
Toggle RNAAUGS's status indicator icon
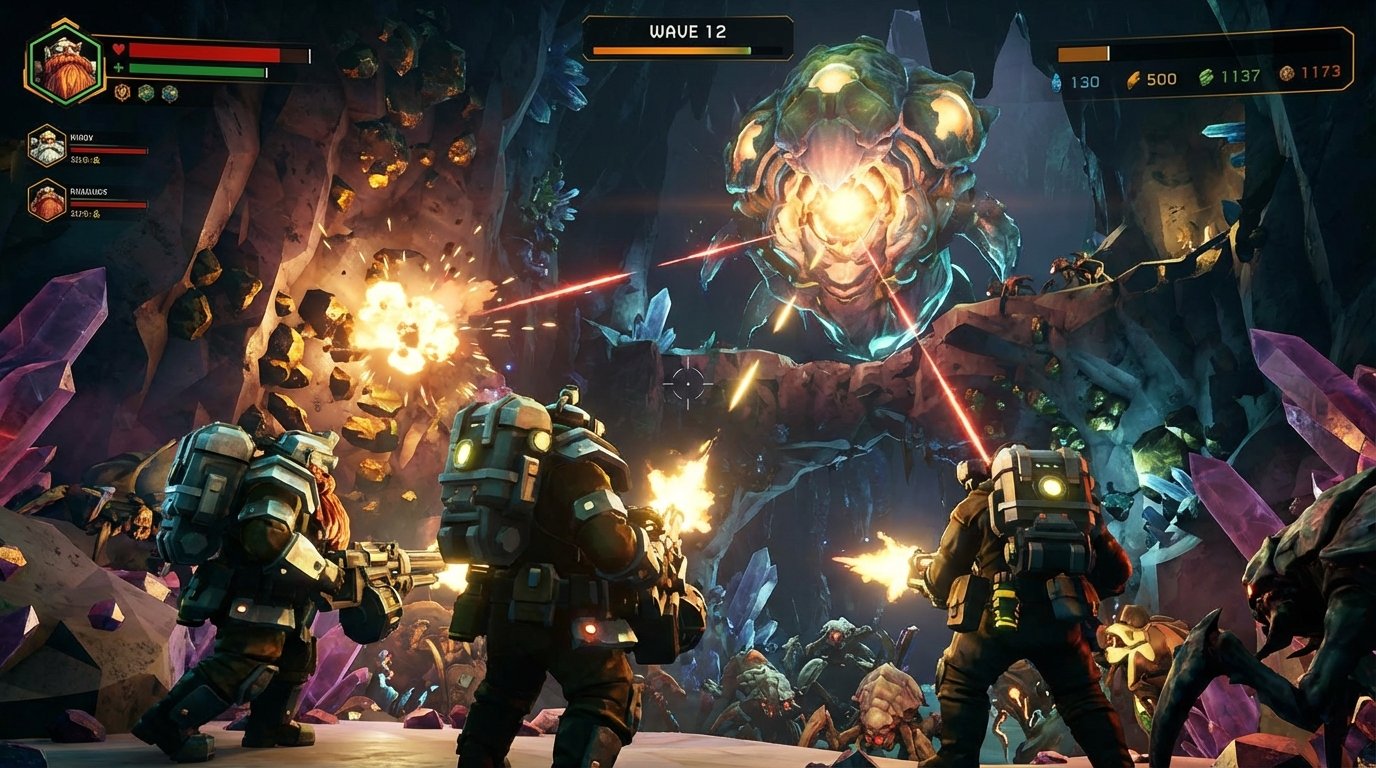[96, 214]
